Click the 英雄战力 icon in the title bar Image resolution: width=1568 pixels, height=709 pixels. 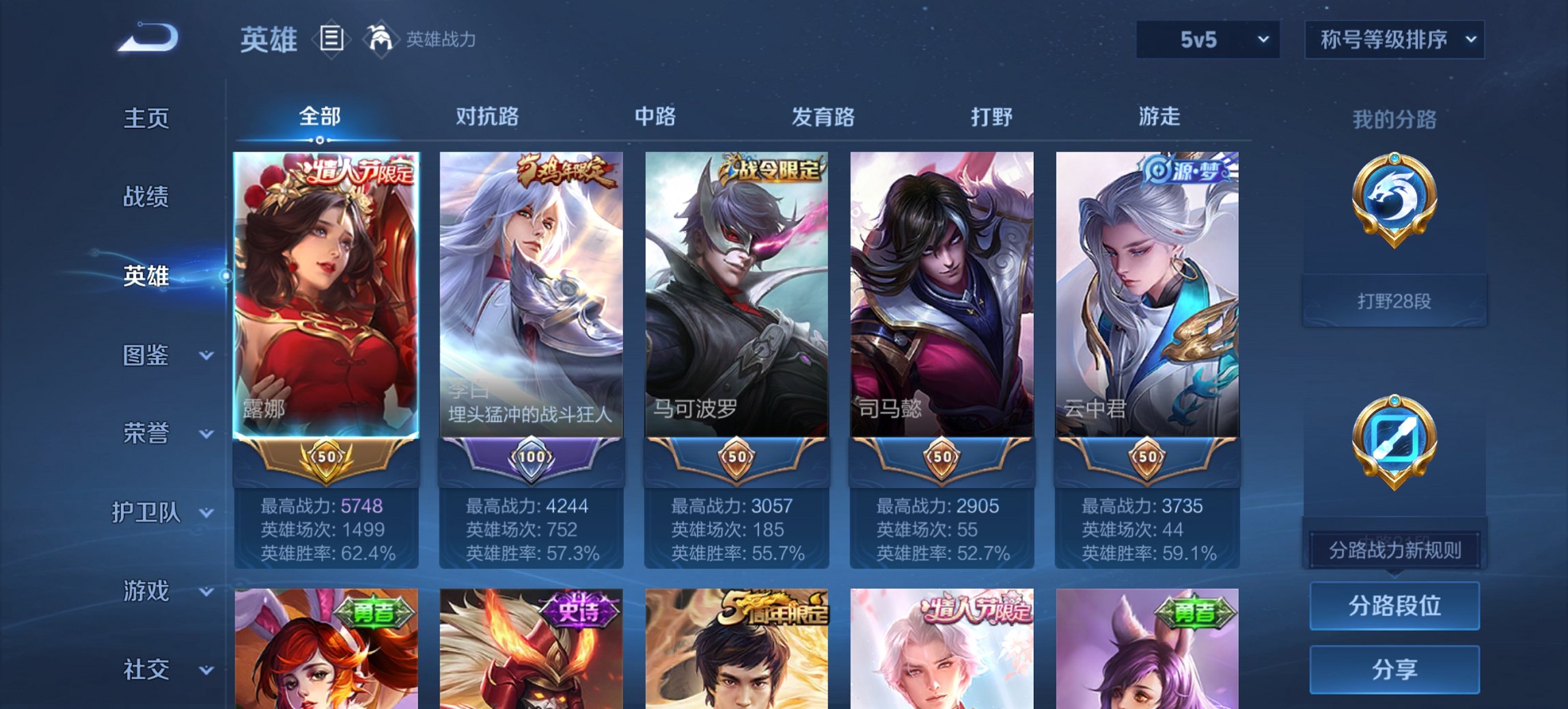(381, 39)
